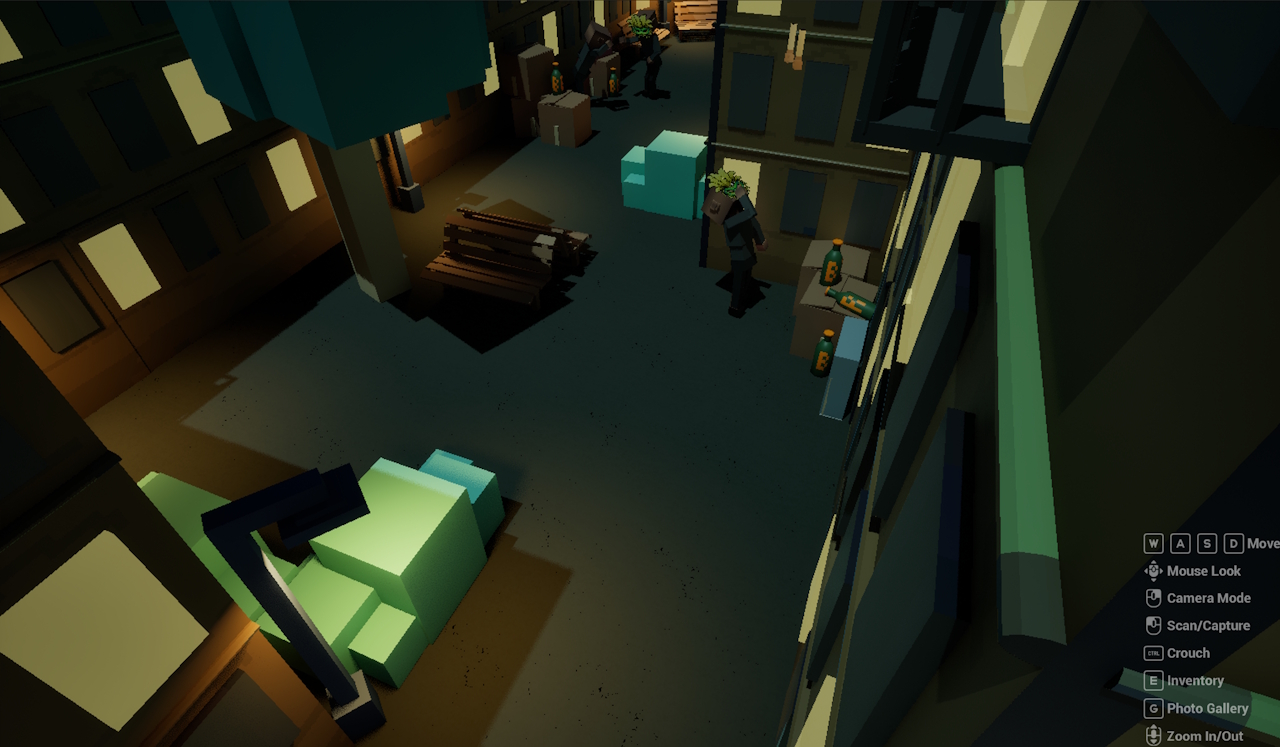Click the Crouch hint label
The image size is (1280, 747).
[x=1191, y=652]
